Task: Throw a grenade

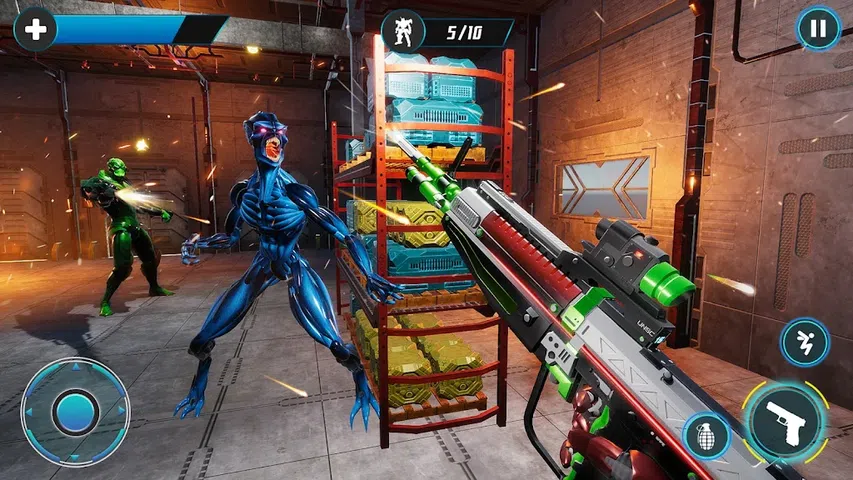Action: click(x=706, y=437)
